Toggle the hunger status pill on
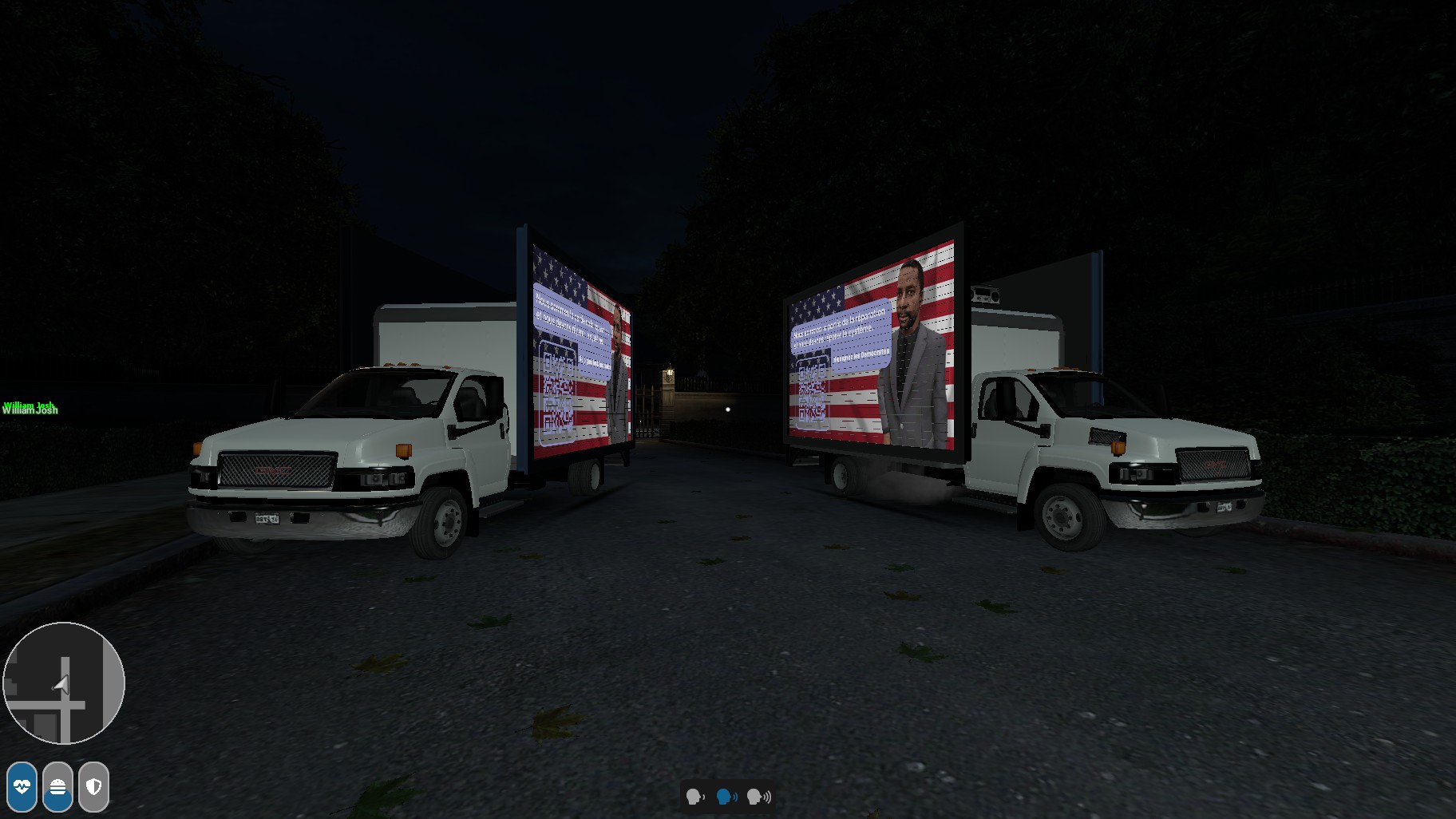Viewport: 1456px width, 819px height. pyautogui.click(x=57, y=787)
